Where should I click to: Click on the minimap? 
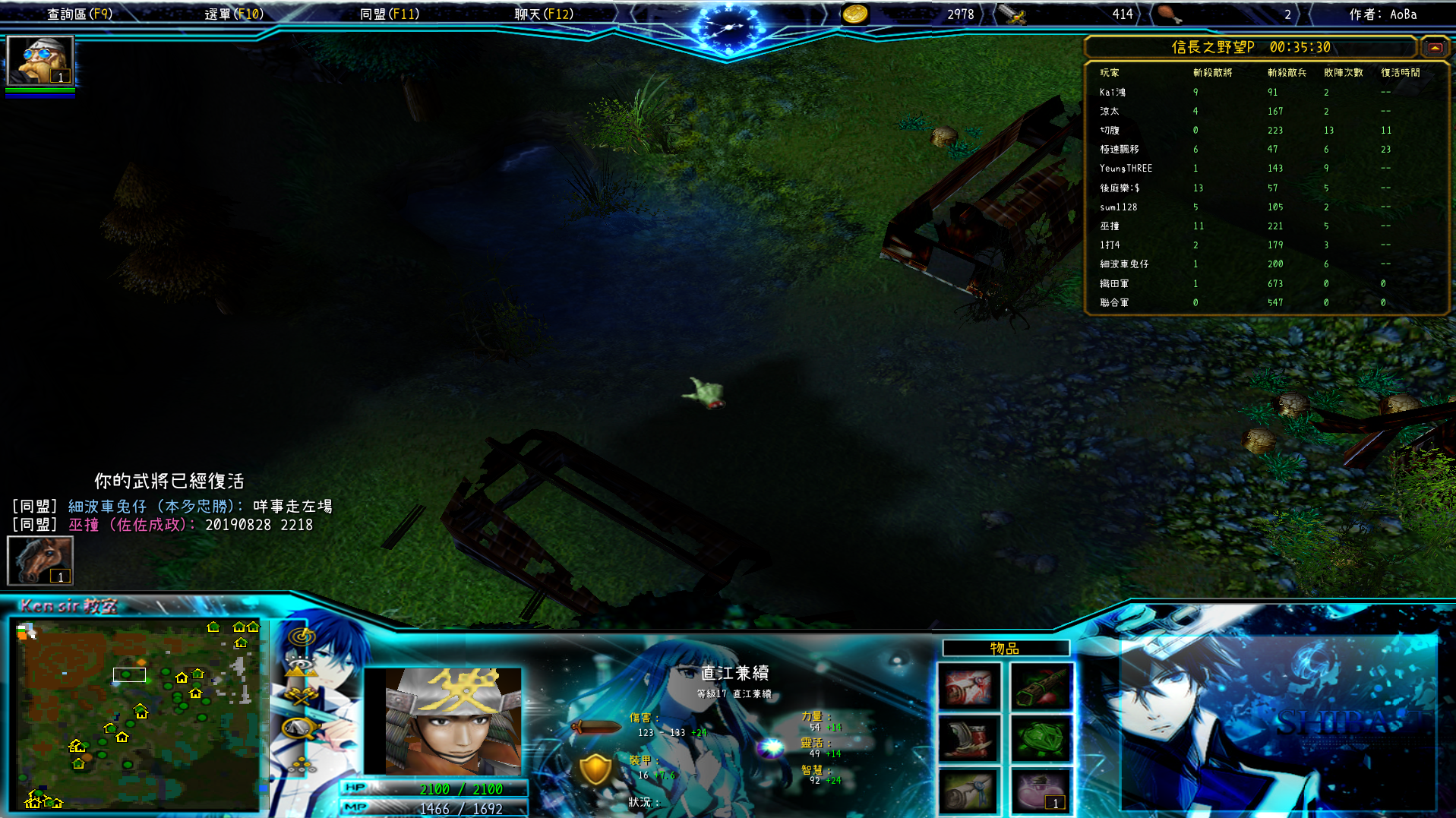137,714
